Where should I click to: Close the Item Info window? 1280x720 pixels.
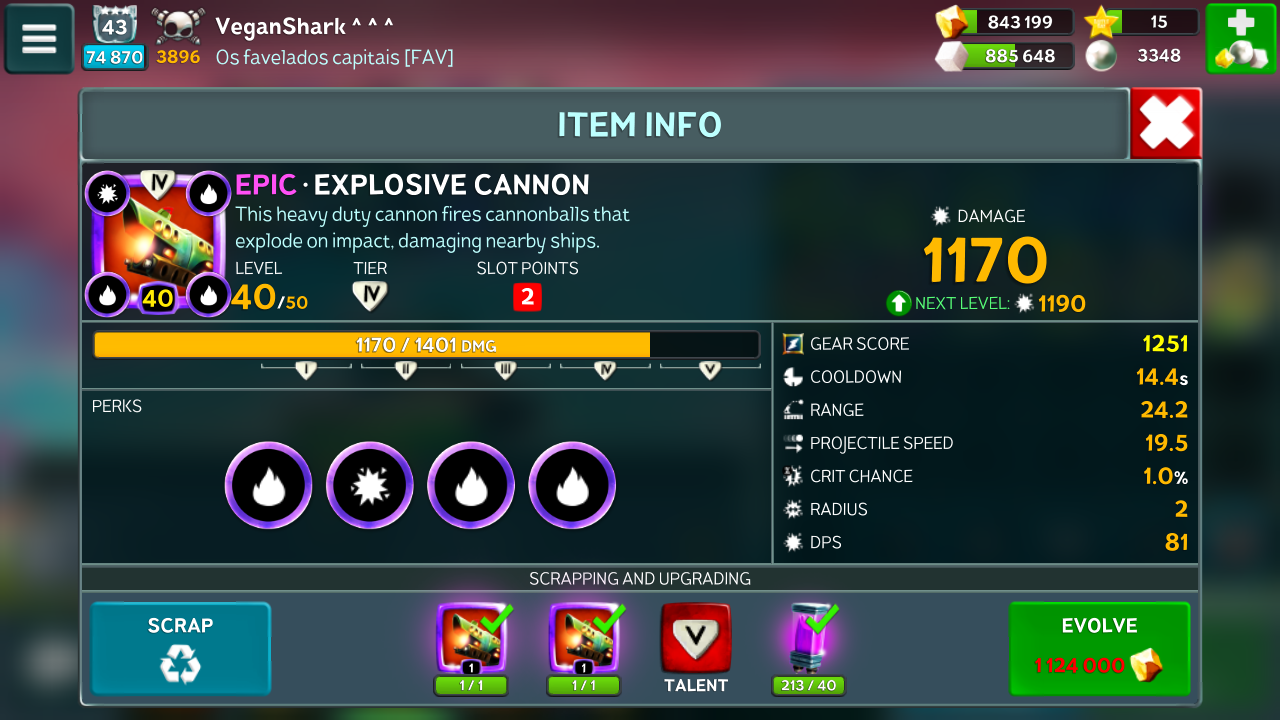(1166, 124)
